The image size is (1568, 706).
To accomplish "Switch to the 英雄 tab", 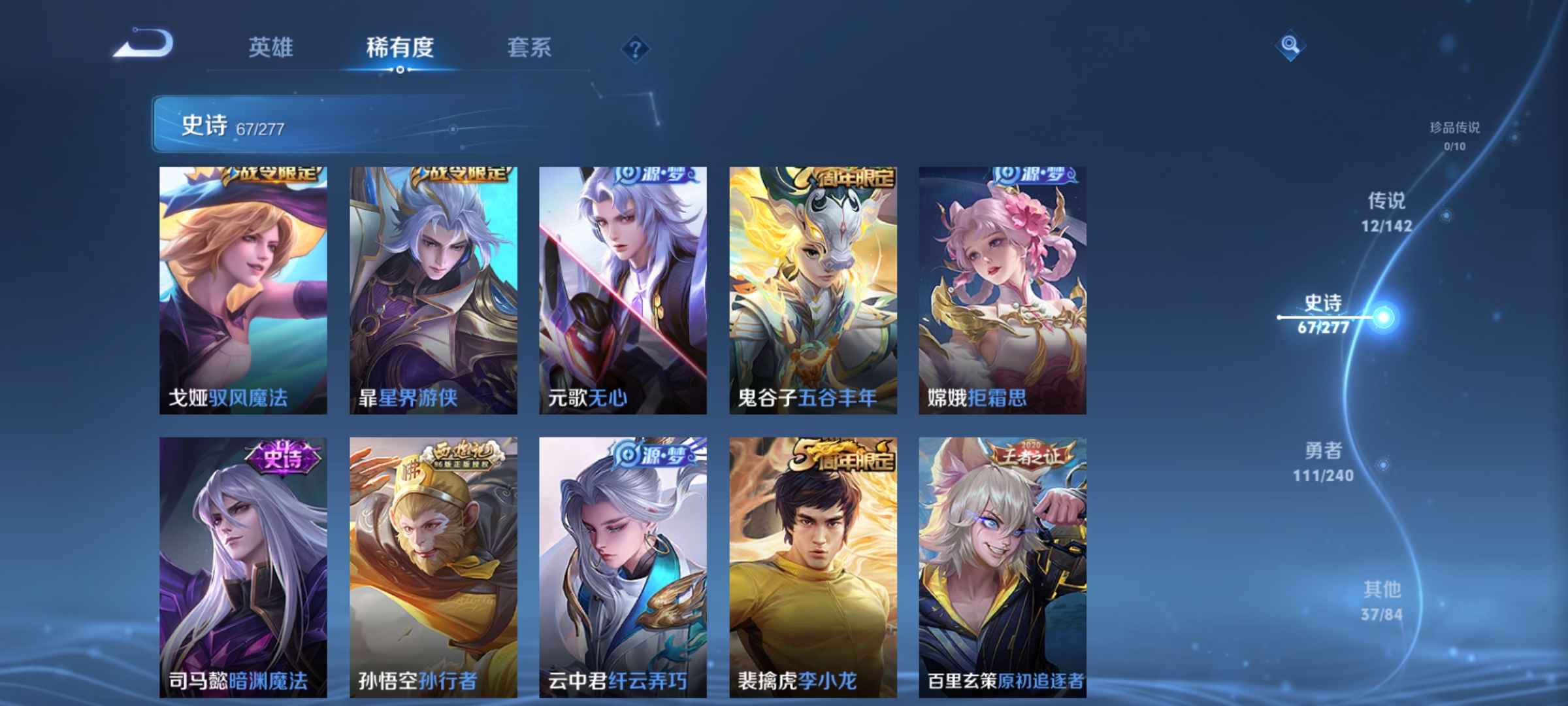I will coord(272,46).
